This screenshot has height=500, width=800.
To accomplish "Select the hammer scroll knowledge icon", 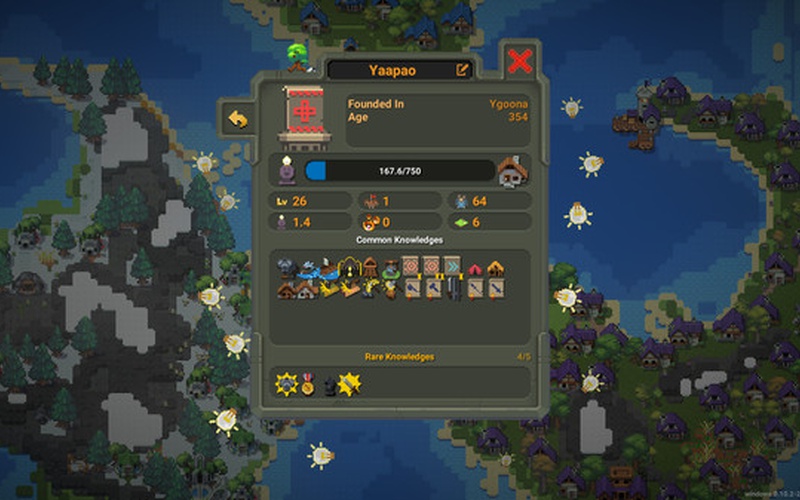I will click(x=431, y=290).
